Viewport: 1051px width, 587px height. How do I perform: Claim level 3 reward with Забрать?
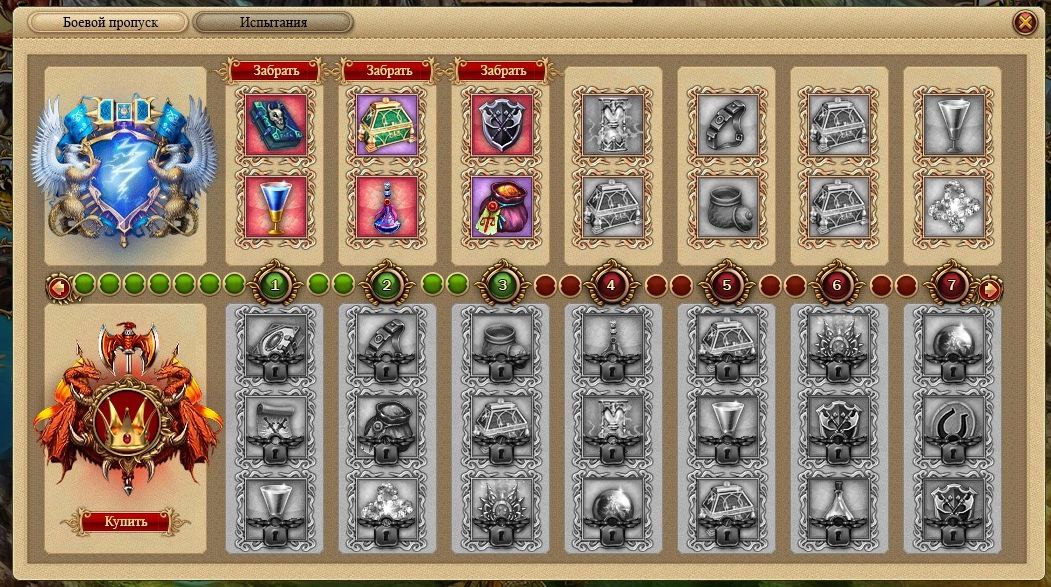(x=502, y=71)
